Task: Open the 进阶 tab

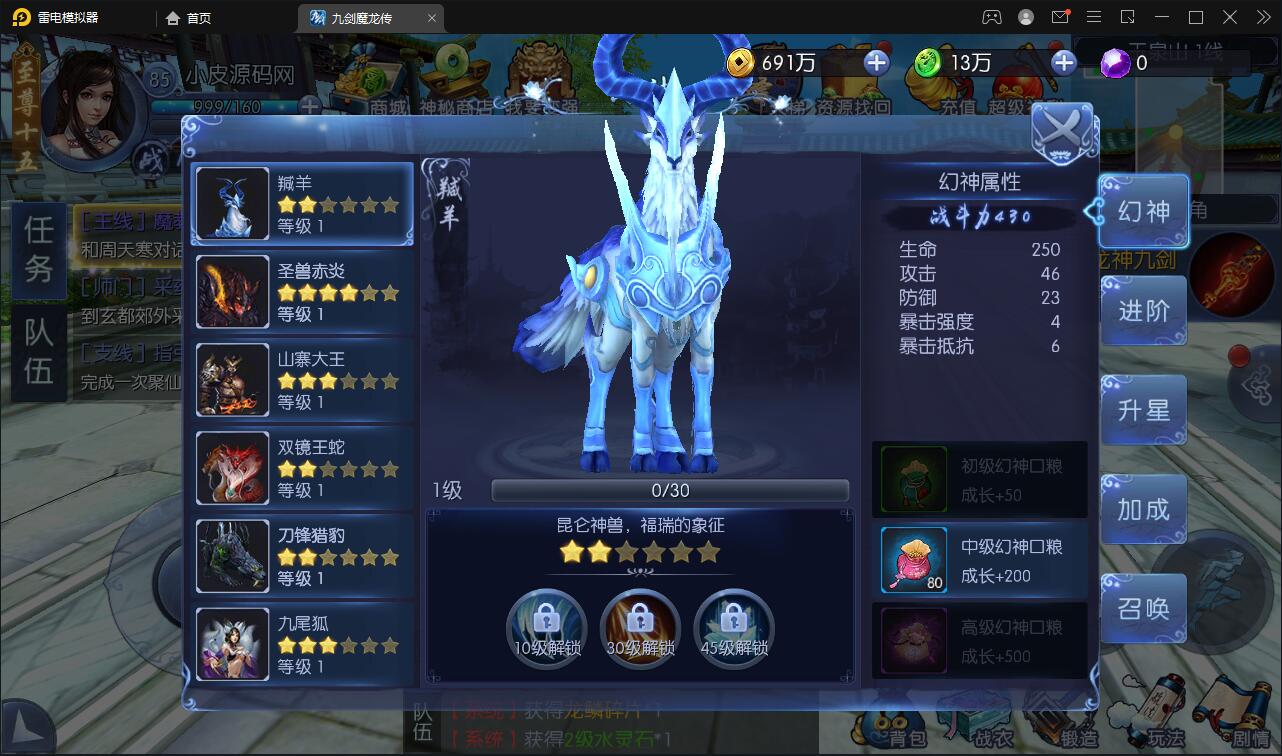Action: click(1143, 311)
